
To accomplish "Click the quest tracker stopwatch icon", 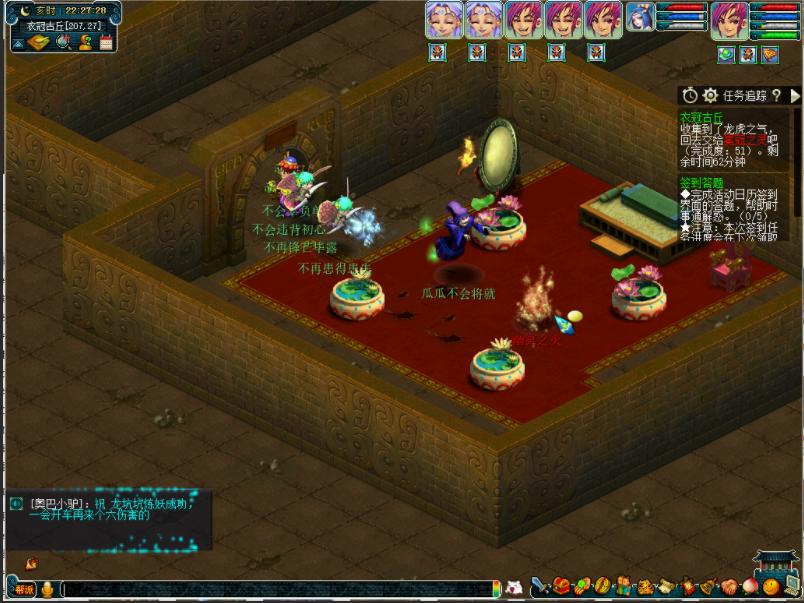I will 690,95.
